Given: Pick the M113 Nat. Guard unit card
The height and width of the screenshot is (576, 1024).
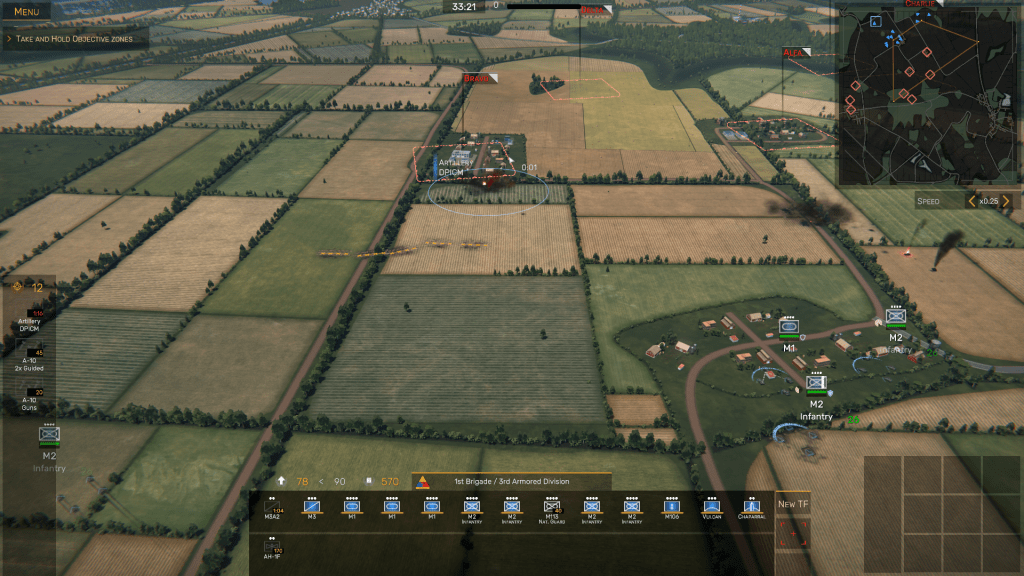Looking at the screenshot, I should [x=552, y=509].
